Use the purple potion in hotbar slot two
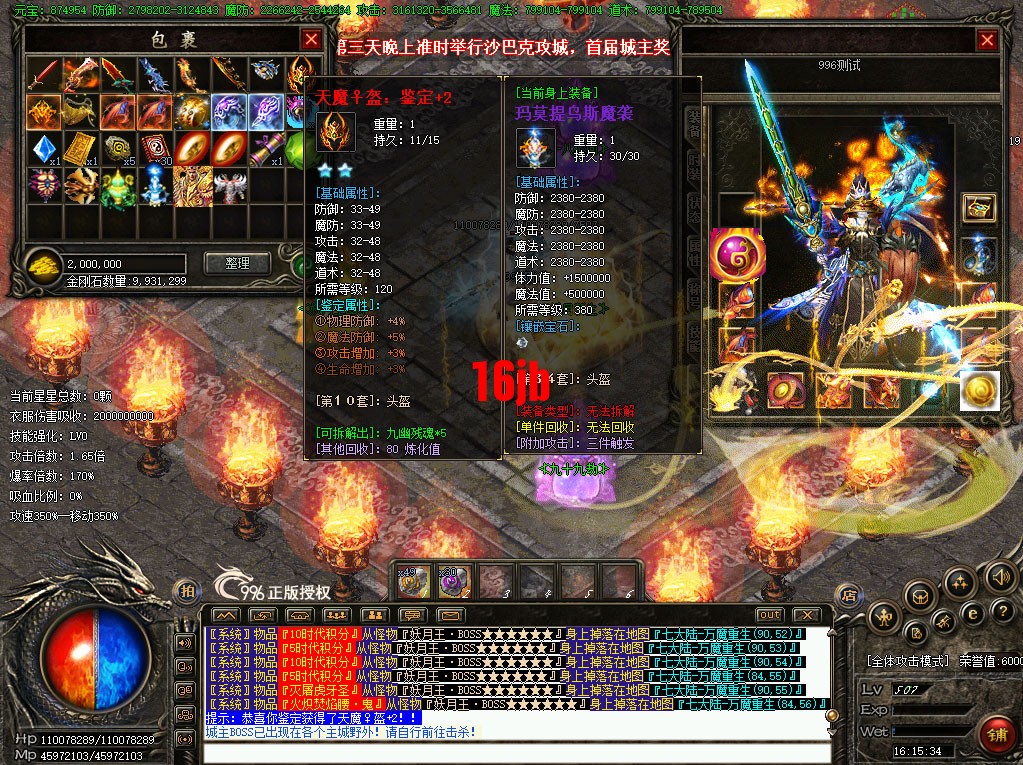The height and width of the screenshot is (765, 1023). pos(455,581)
